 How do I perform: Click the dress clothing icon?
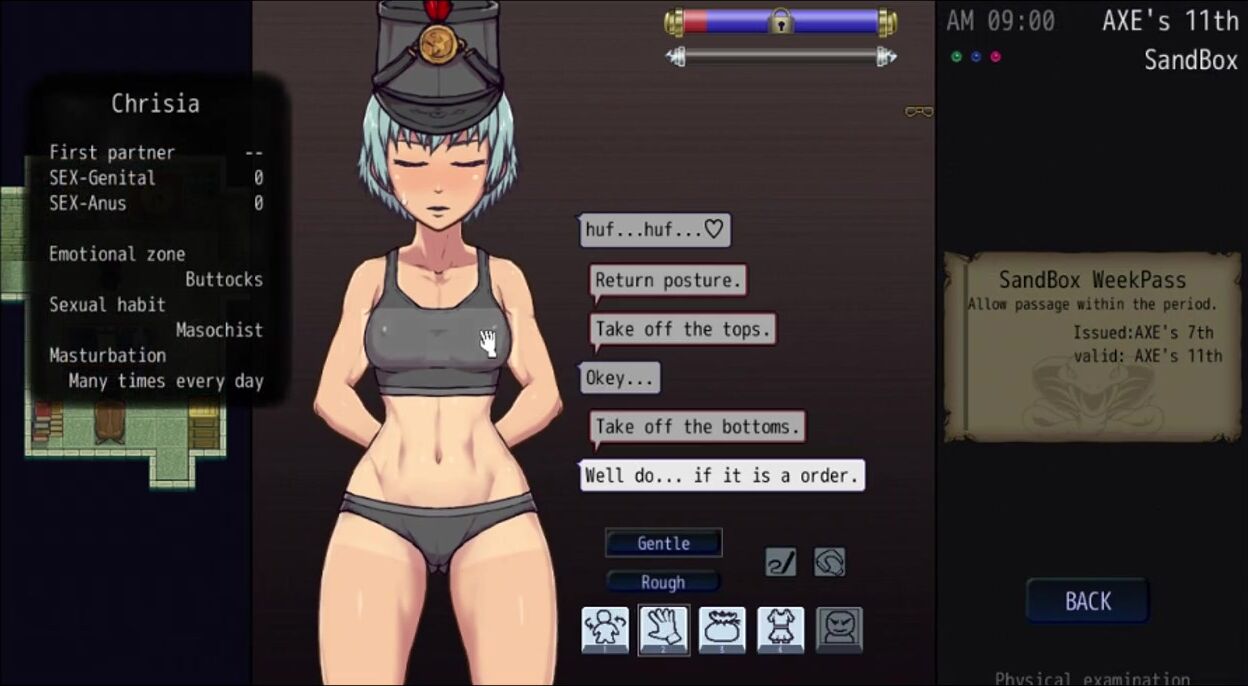[781, 630]
